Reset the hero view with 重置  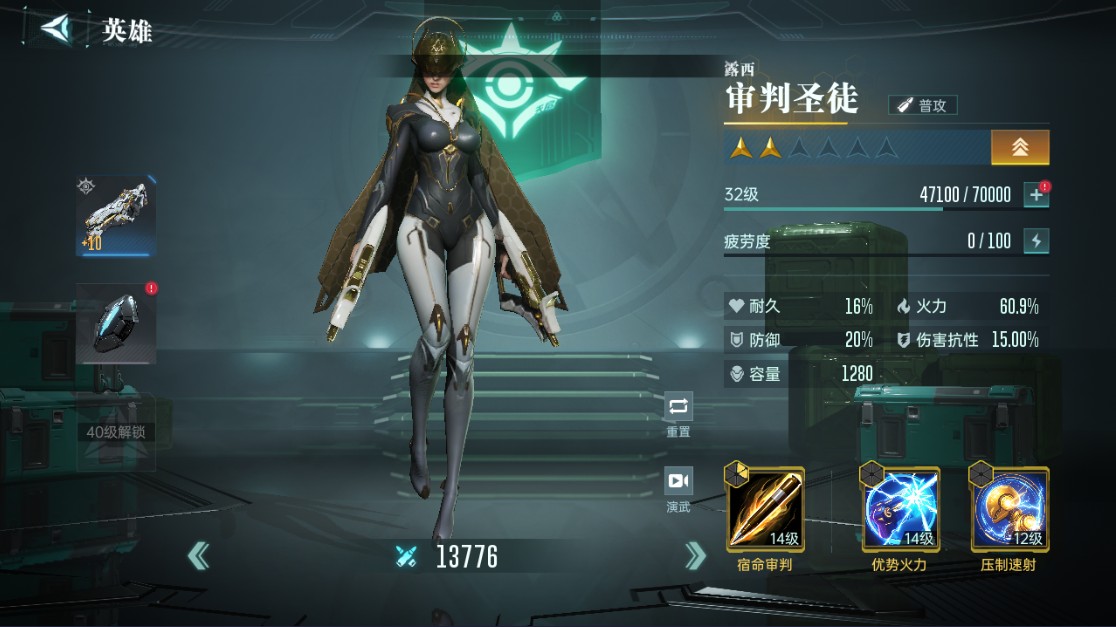coord(678,411)
